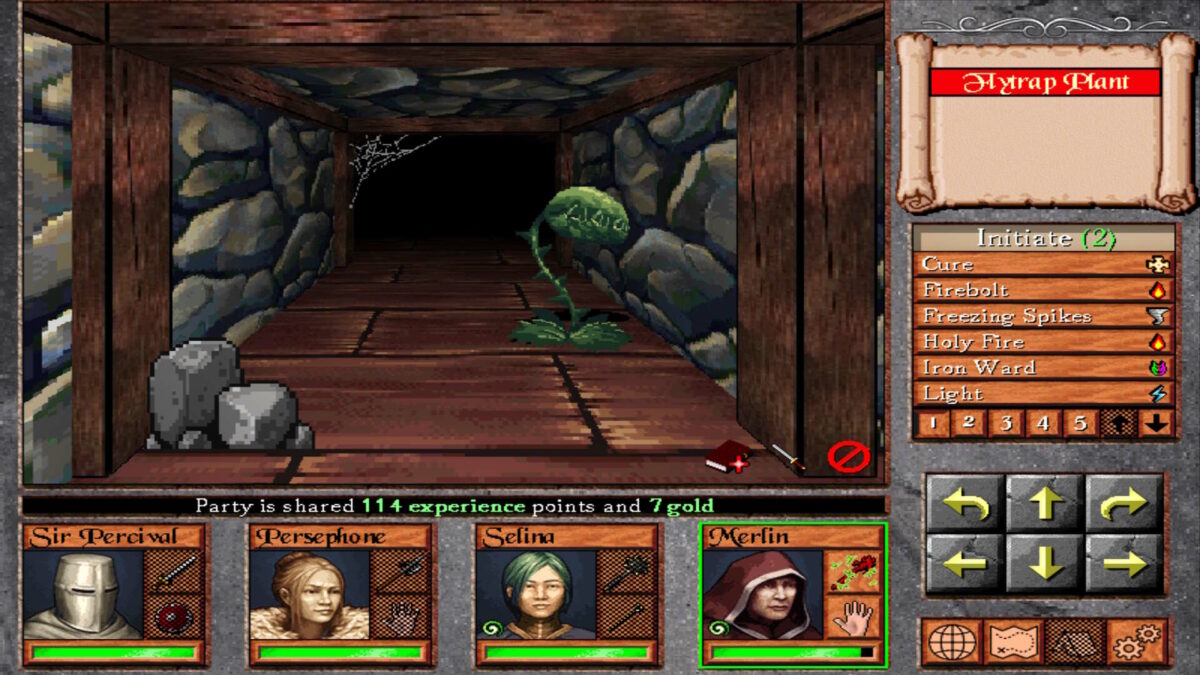Open the treasure map
The width and height of the screenshot is (1200, 675).
[x=1013, y=642]
